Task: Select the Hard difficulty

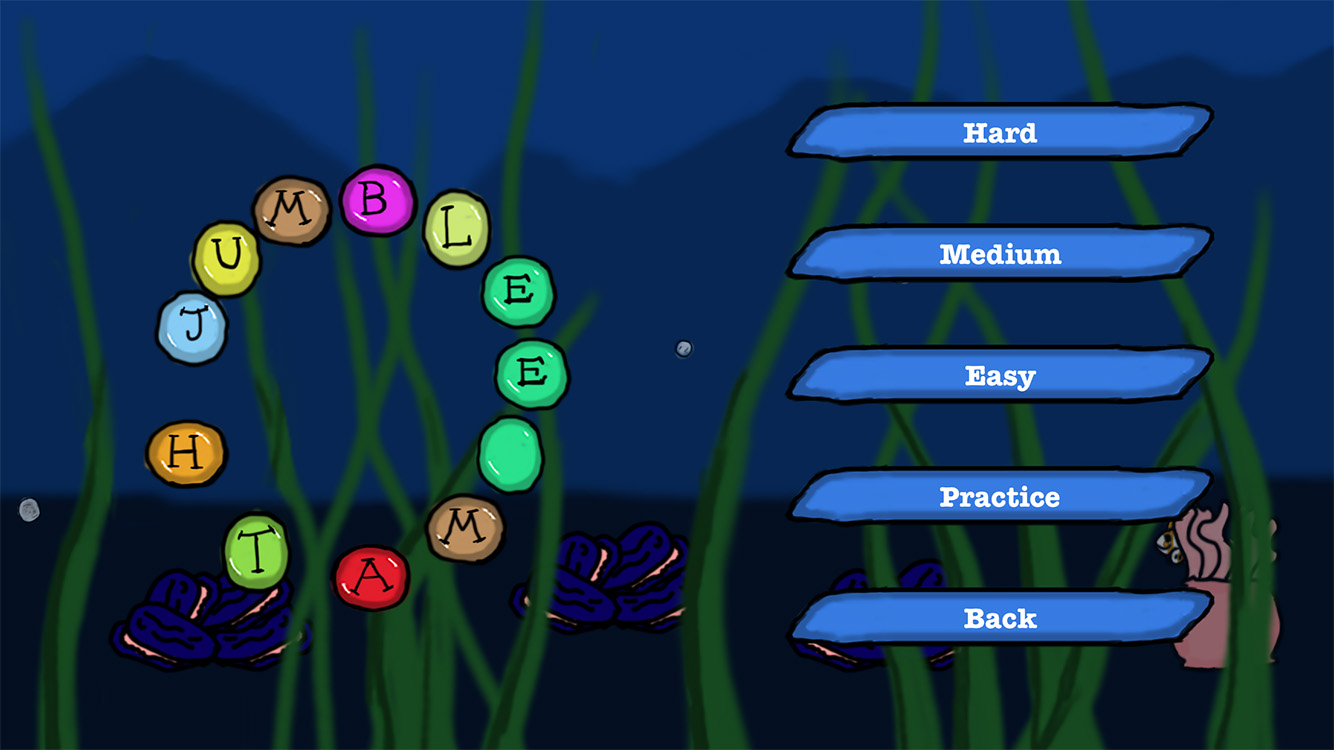Action: 1000,132
